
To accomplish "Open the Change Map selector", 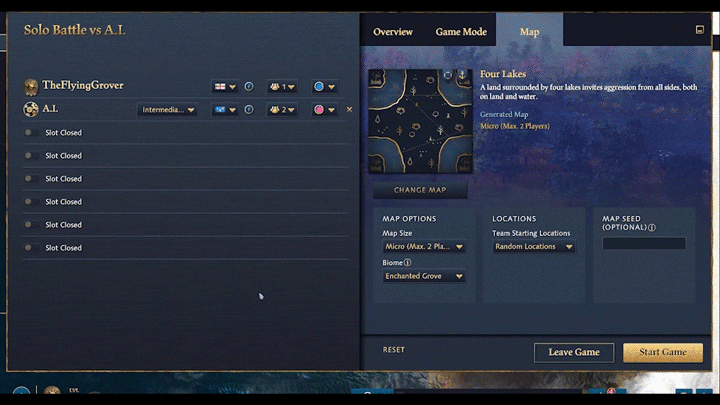I will [420, 190].
